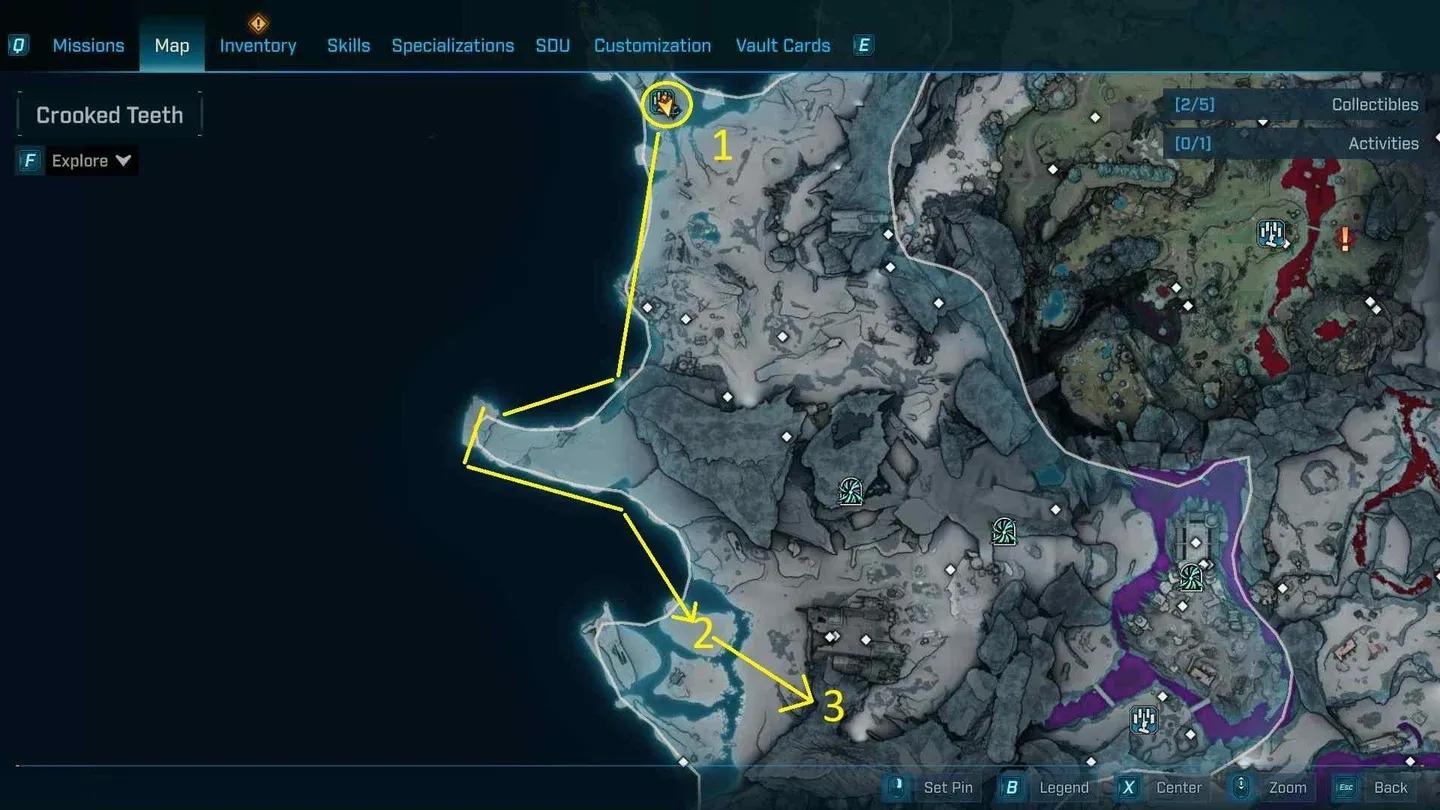Click the green swirl collectible marker in the map center

tap(849, 491)
